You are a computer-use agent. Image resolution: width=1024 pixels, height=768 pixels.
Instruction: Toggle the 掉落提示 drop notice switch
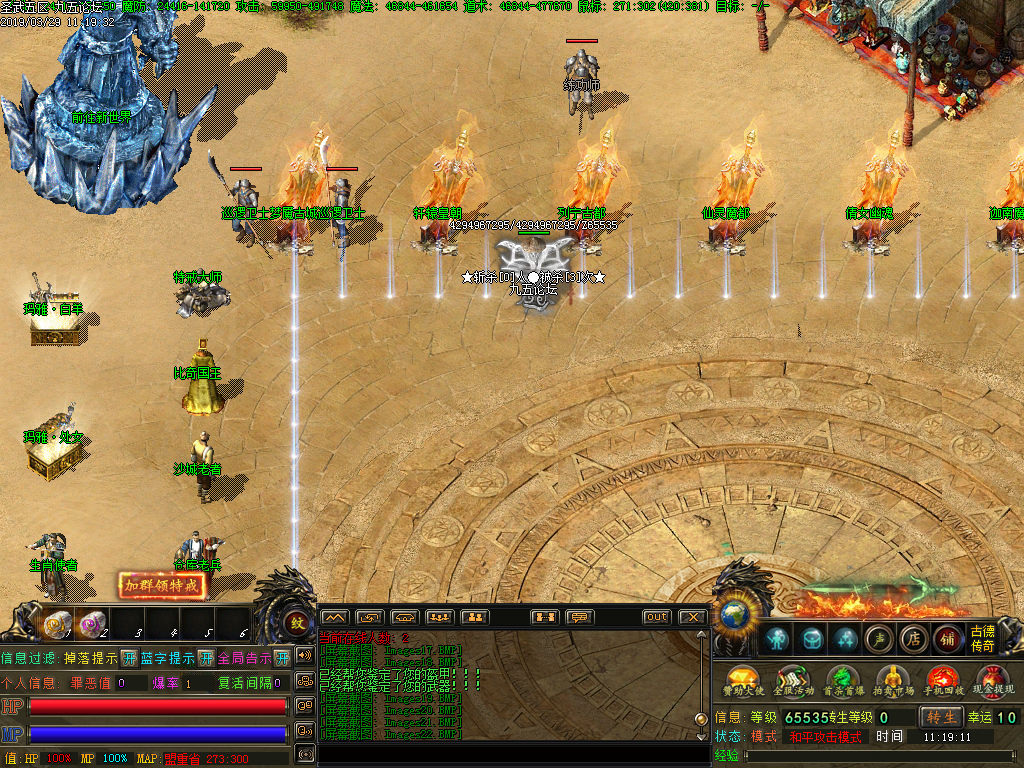(129, 658)
